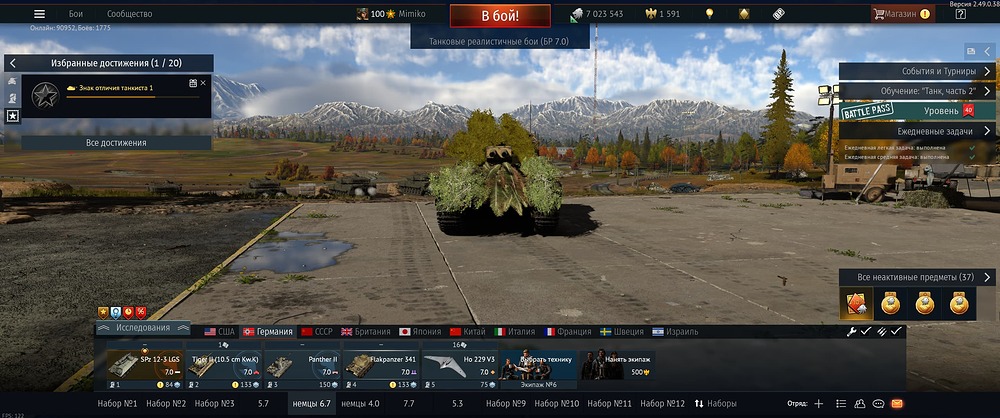The image size is (1000, 418).
Task: Open the hamburger main menu
Action: 39,14
